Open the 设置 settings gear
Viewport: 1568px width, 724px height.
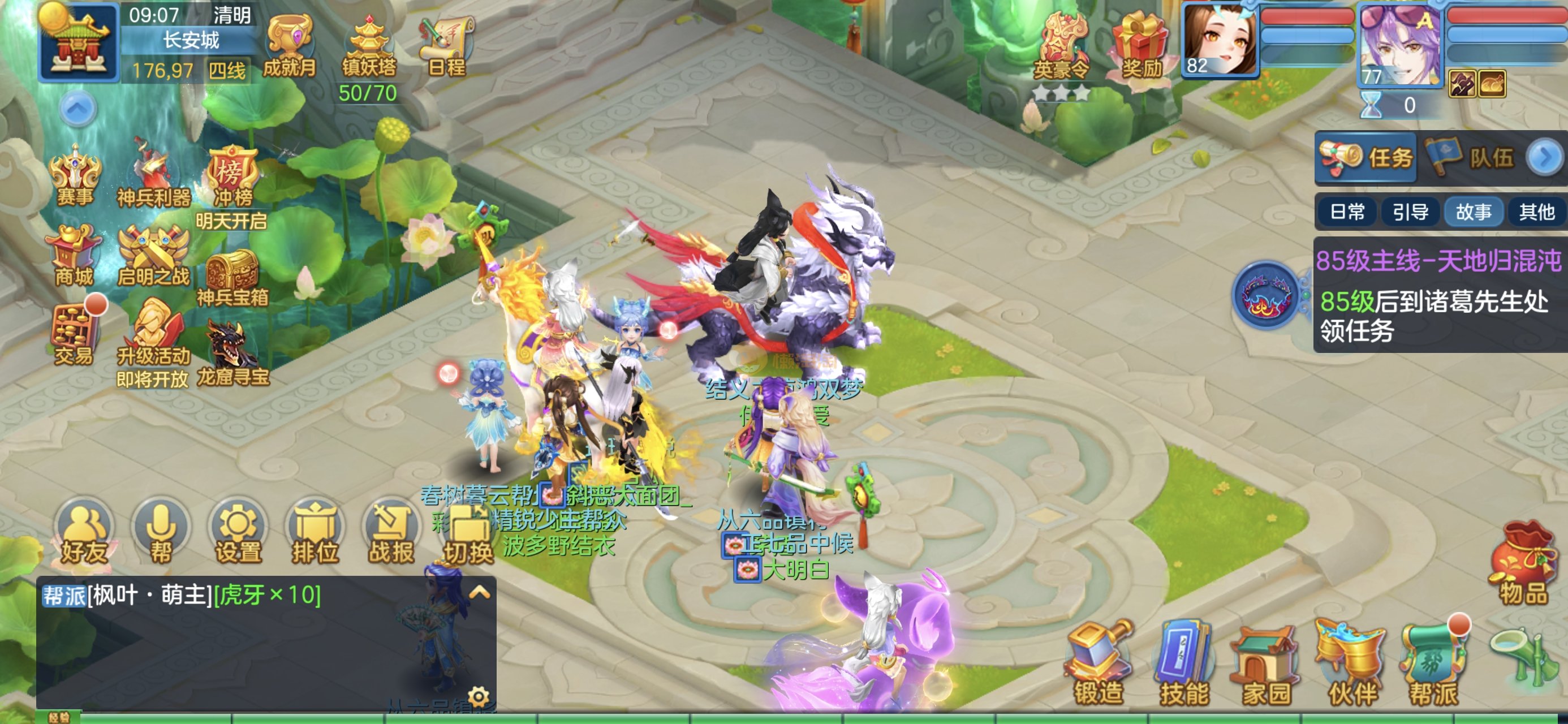coord(238,533)
